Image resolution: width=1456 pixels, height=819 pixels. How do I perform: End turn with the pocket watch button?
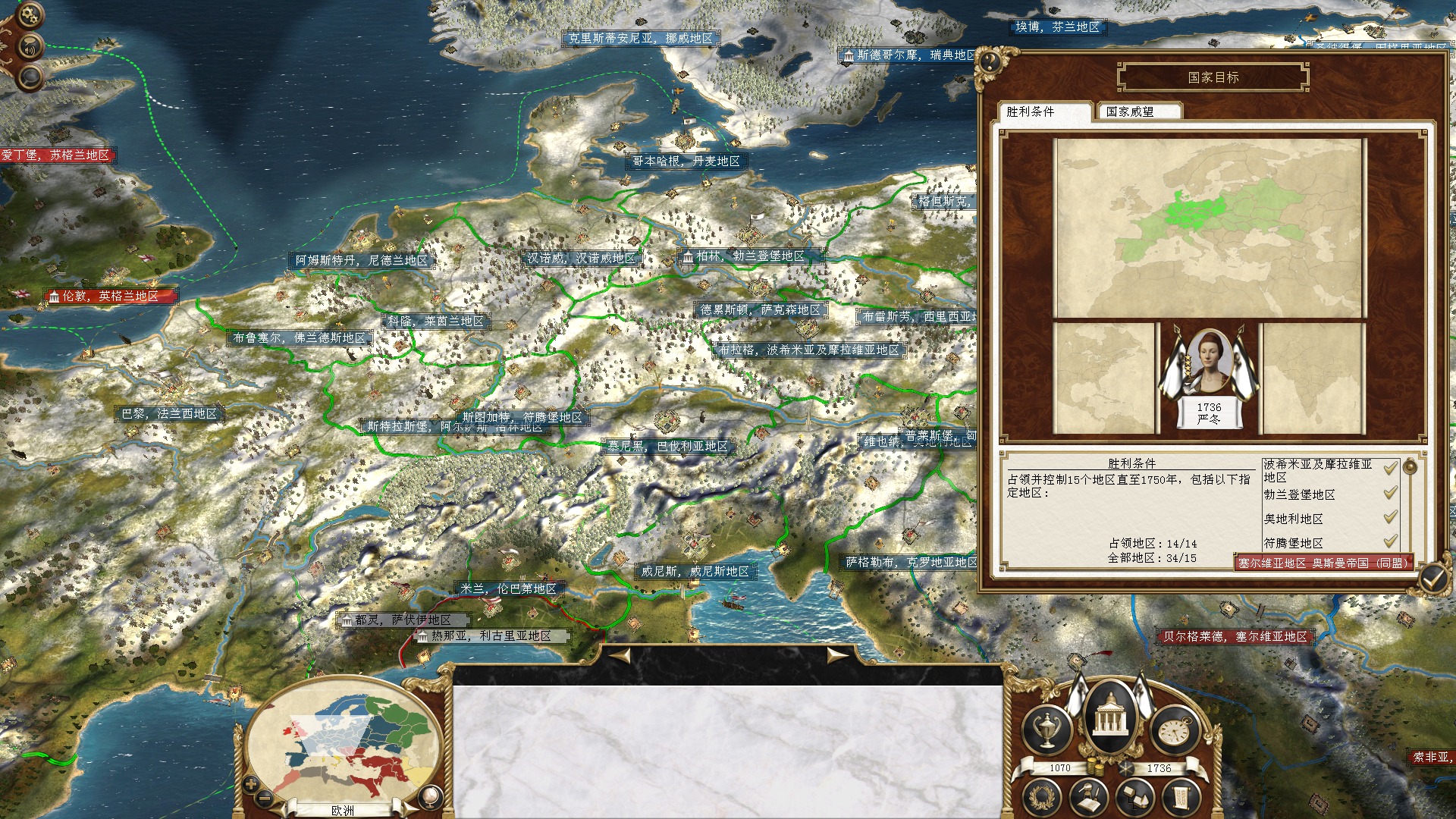pyautogui.click(x=1174, y=730)
